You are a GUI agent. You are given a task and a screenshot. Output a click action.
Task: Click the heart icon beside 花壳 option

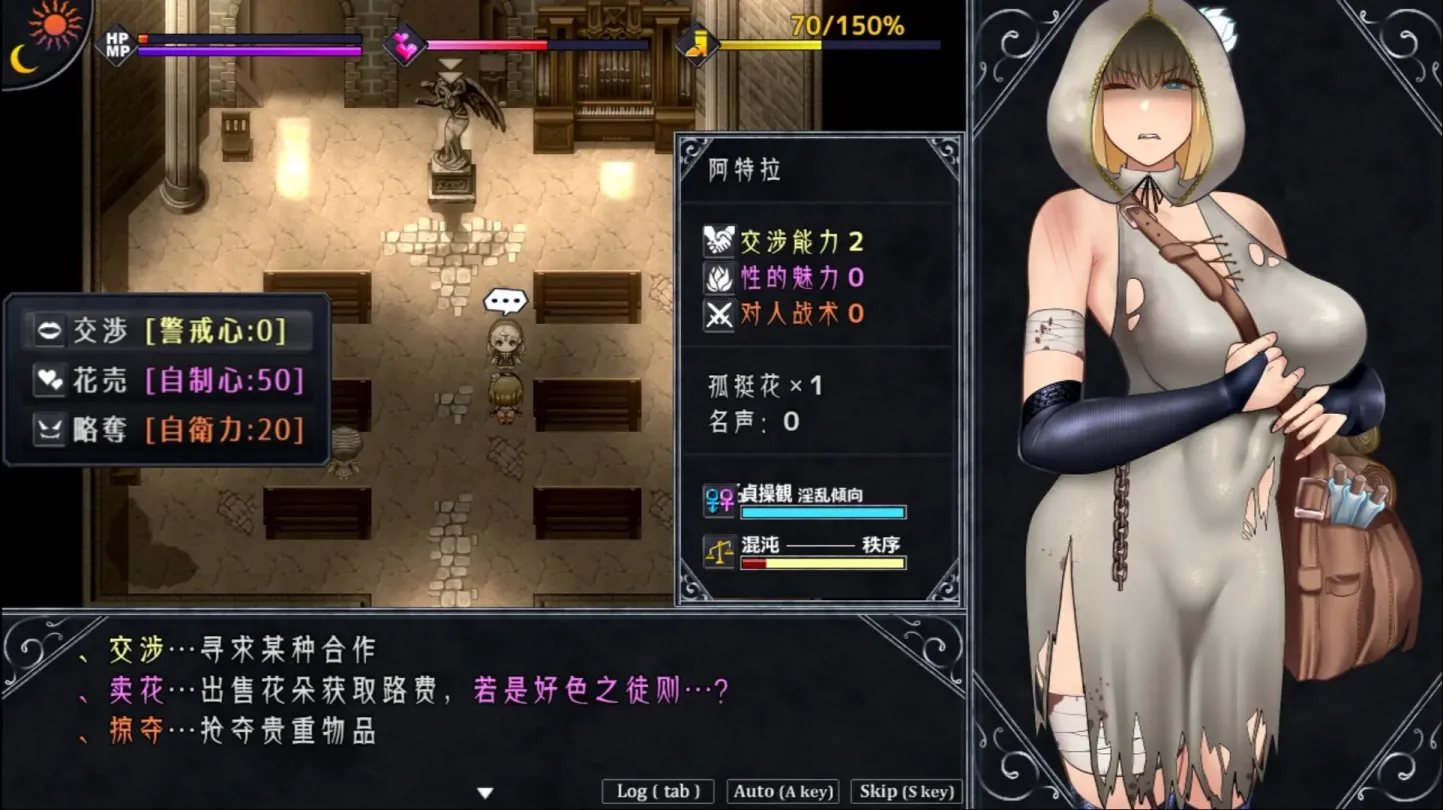[x=50, y=380]
